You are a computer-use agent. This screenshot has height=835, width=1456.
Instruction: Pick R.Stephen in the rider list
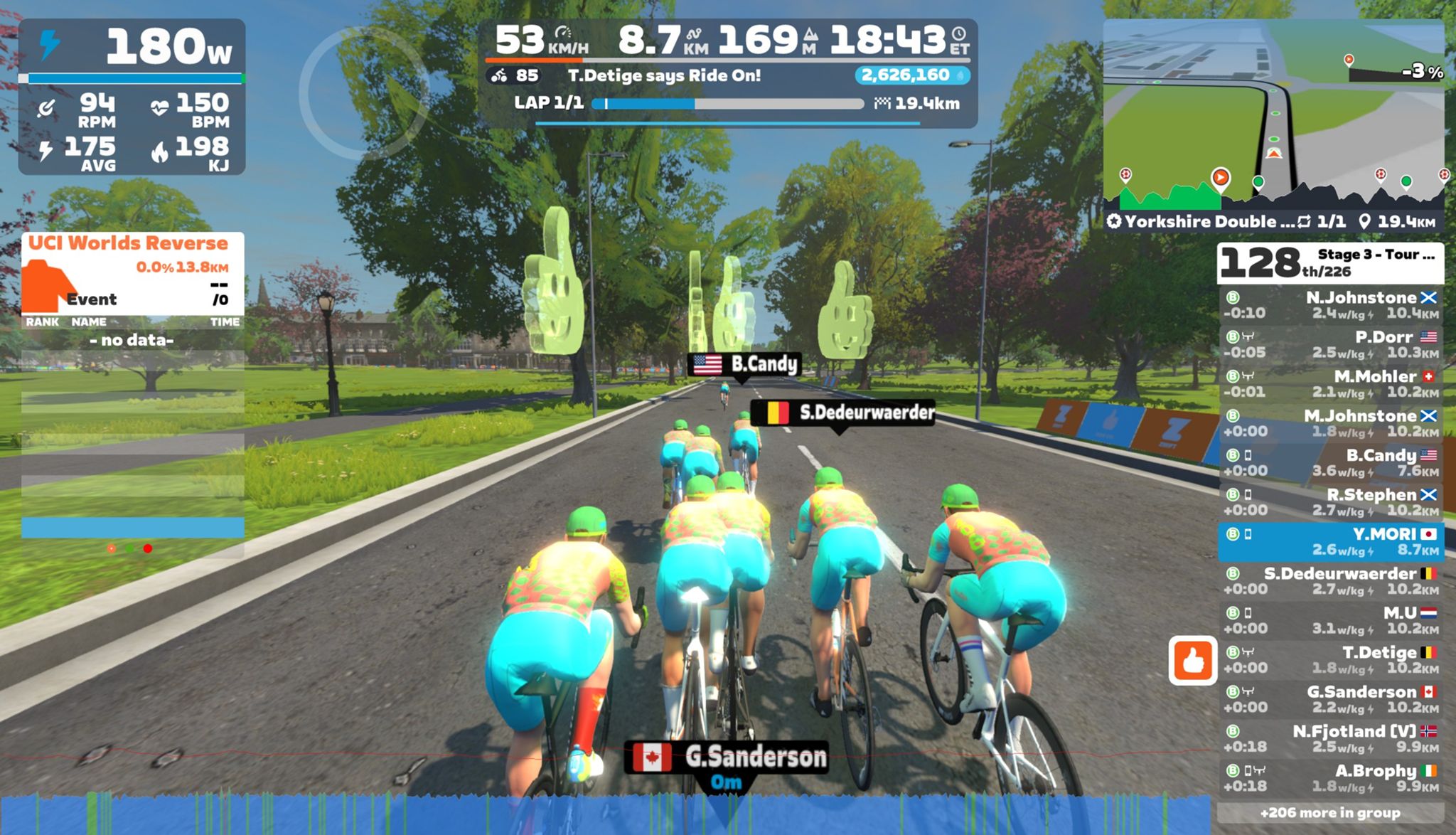1330,502
